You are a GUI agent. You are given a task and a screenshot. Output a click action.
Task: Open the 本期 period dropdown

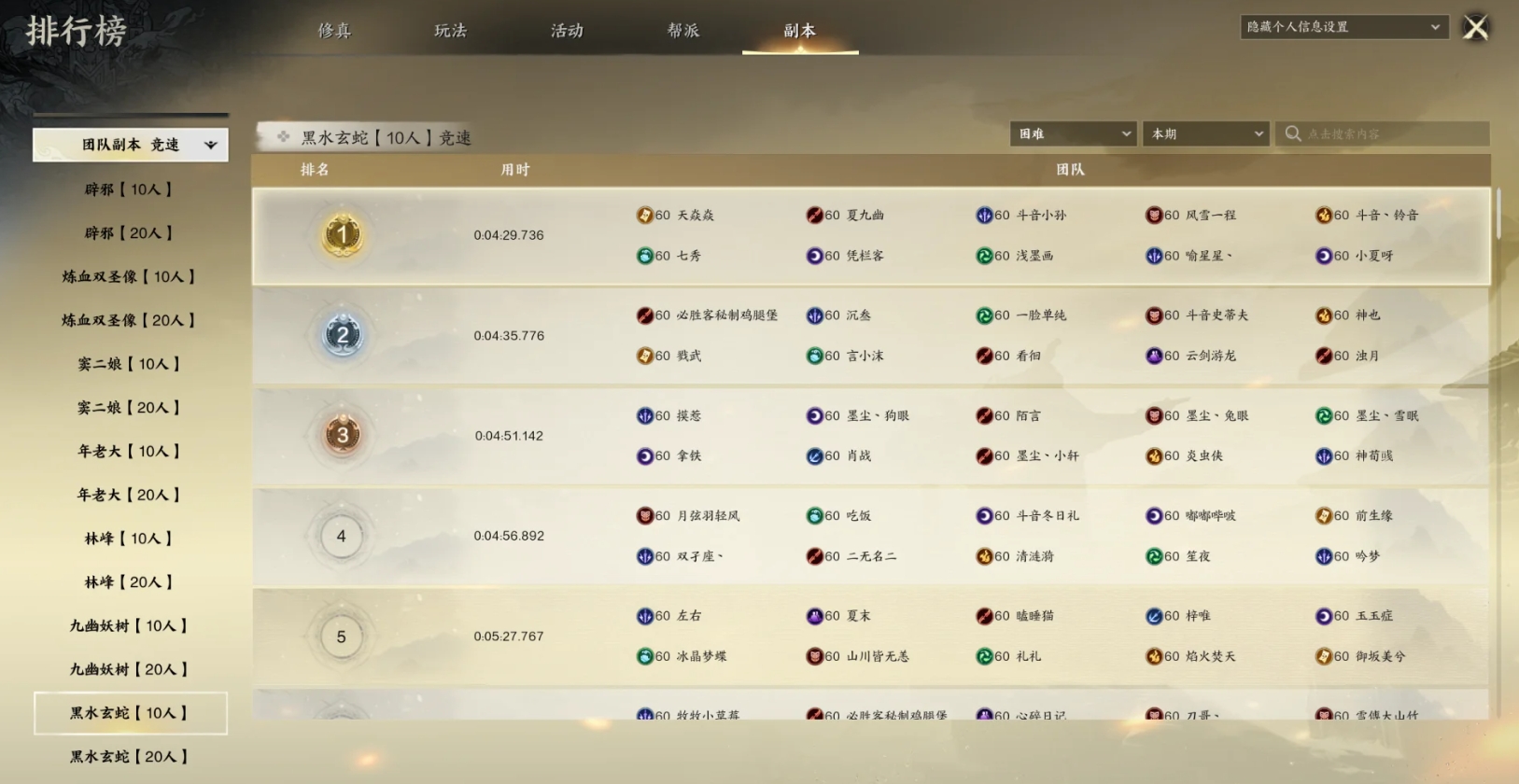(1205, 133)
